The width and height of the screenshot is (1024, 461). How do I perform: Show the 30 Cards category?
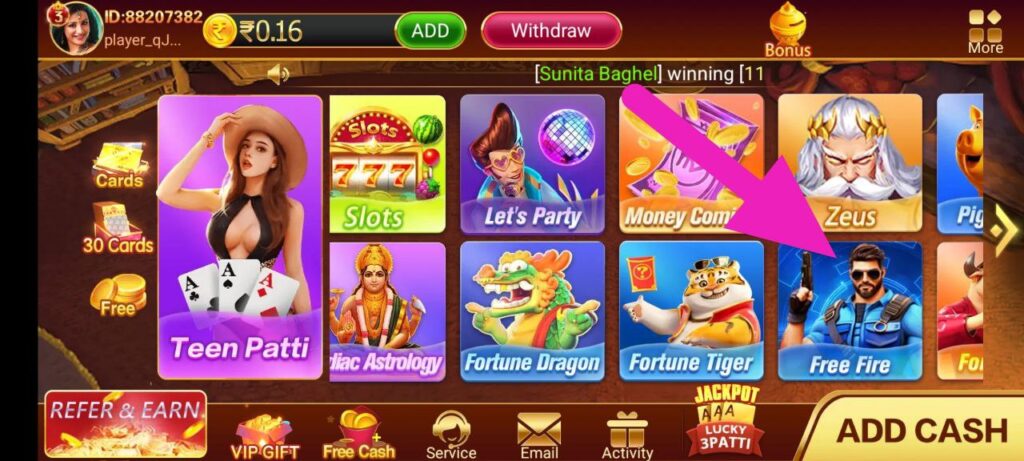pyautogui.click(x=118, y=229)
